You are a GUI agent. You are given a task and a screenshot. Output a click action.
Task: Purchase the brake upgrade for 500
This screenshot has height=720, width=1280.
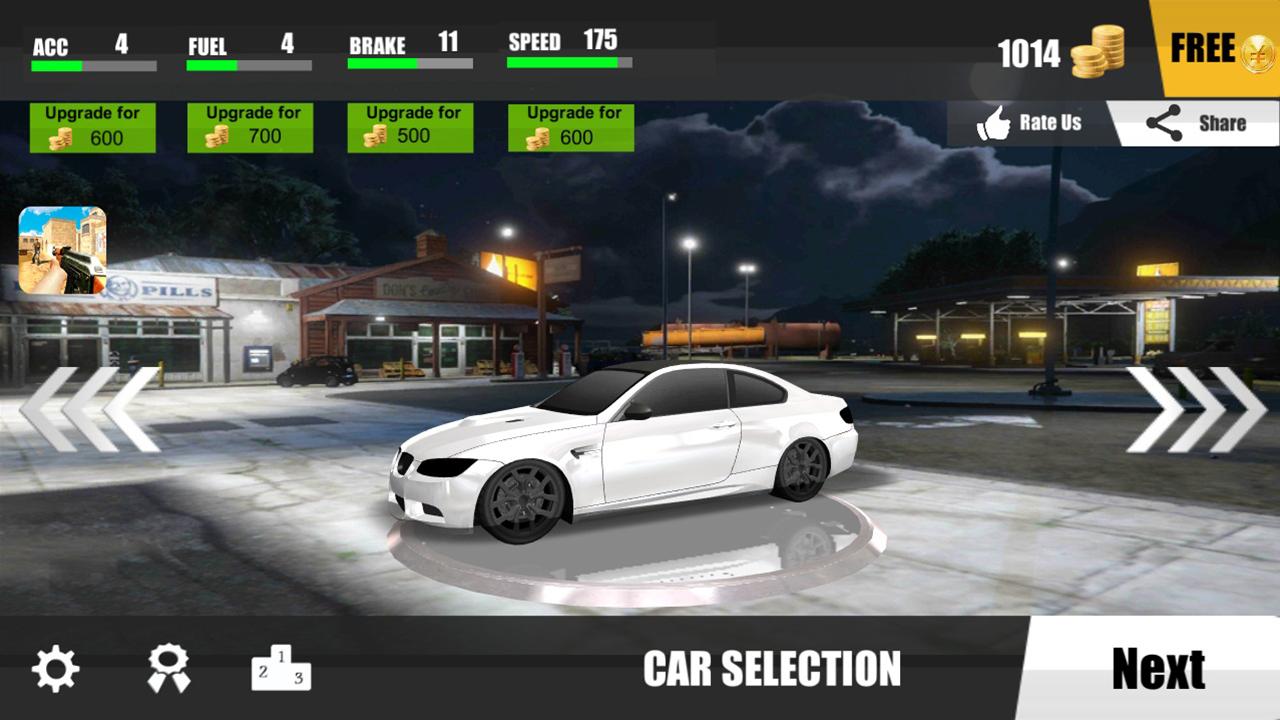coord(410,127)
